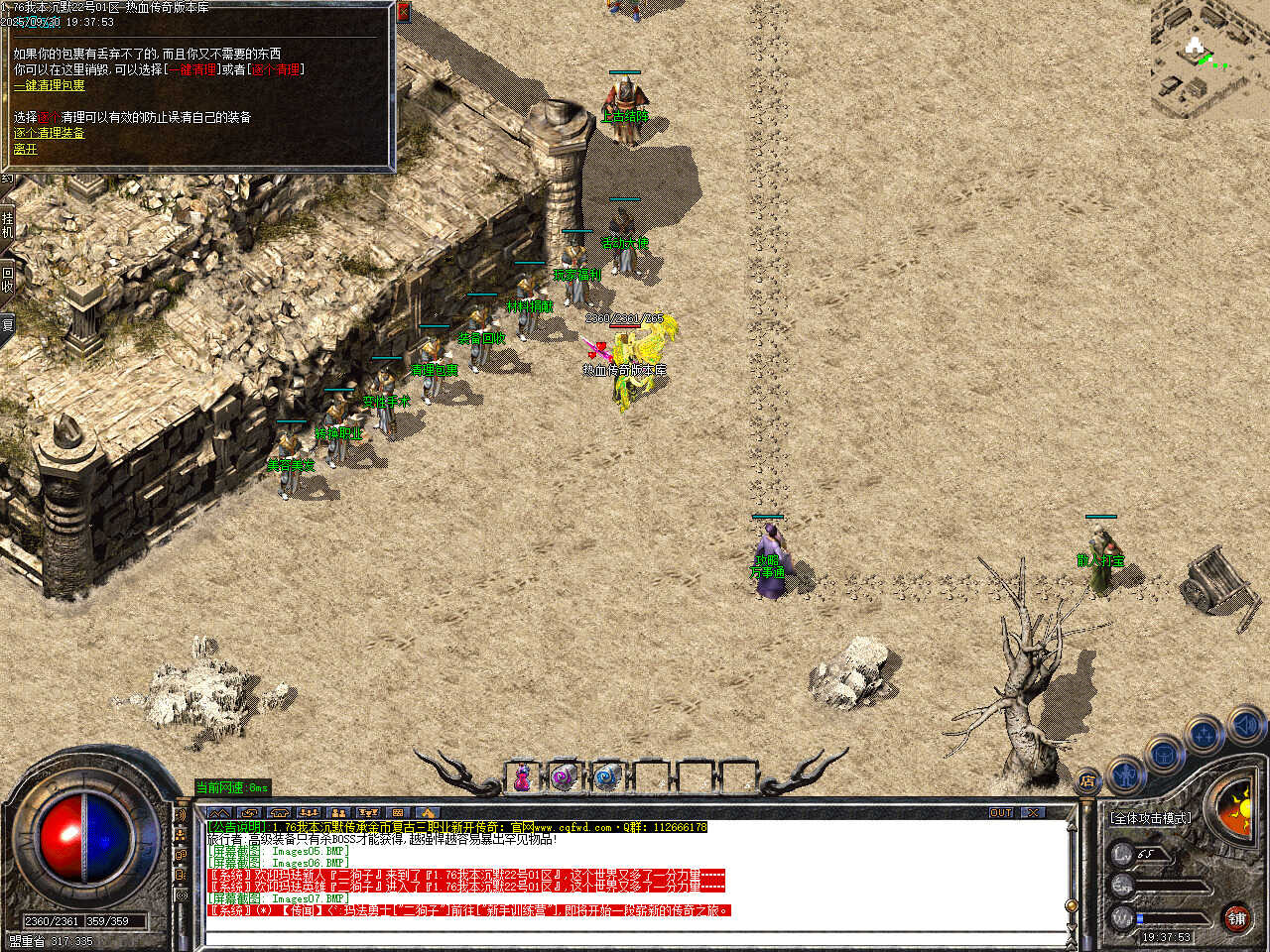Viewport: 1270px width, 952px height.
Task: Click the 店 store icon
Action: pos(1088,782)
